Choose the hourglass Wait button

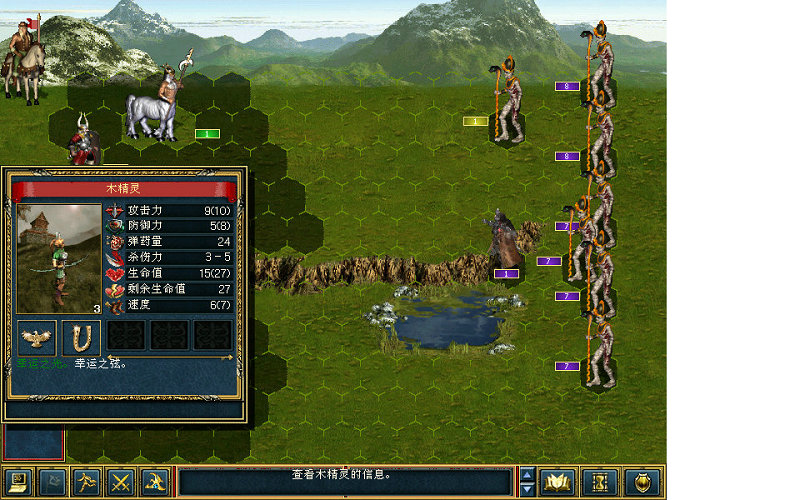[x=599, y=483]
